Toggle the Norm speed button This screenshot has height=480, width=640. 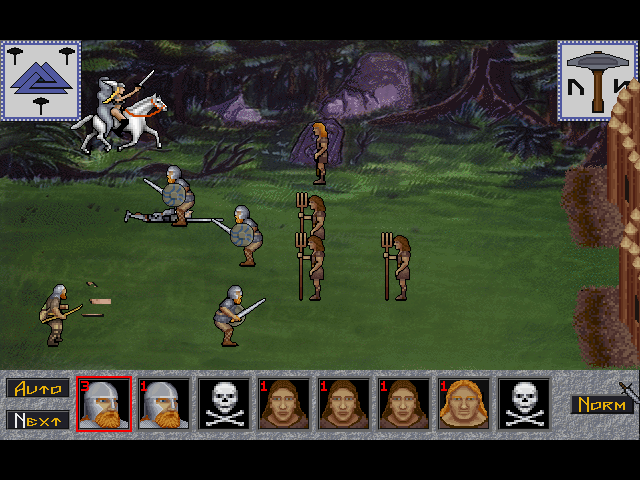pos(602,405)
